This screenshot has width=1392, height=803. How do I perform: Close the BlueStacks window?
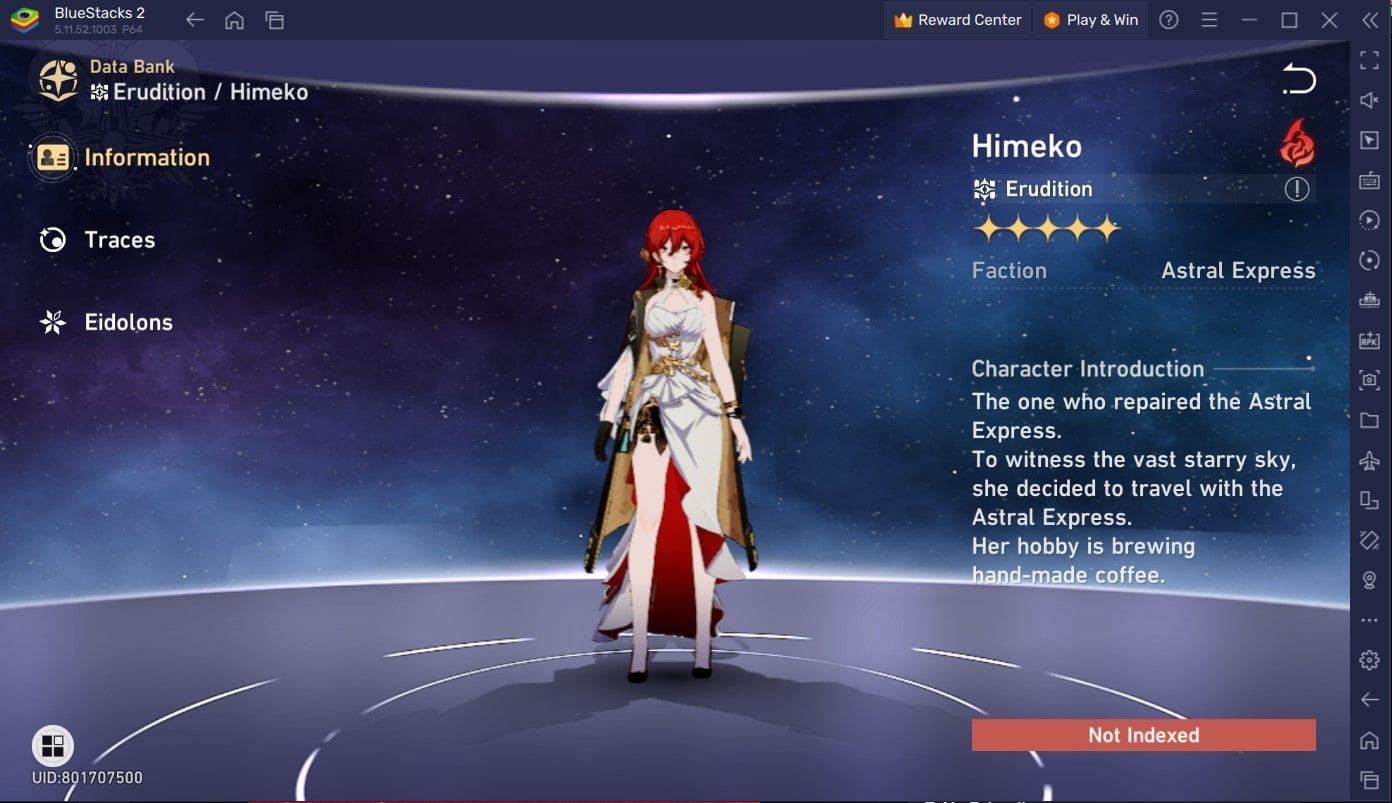[x=1329, y=20]
